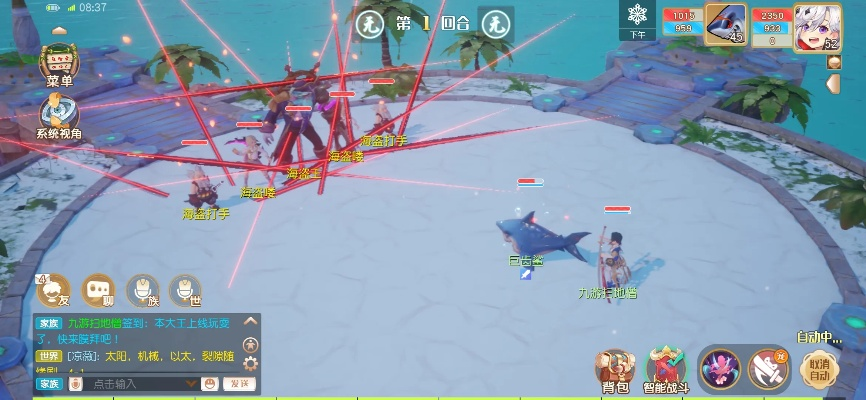This screenshot has width=866, height=400.
Task: Open the white-haired character portrait
Action: pyautogui.click(x=816, y=25)
